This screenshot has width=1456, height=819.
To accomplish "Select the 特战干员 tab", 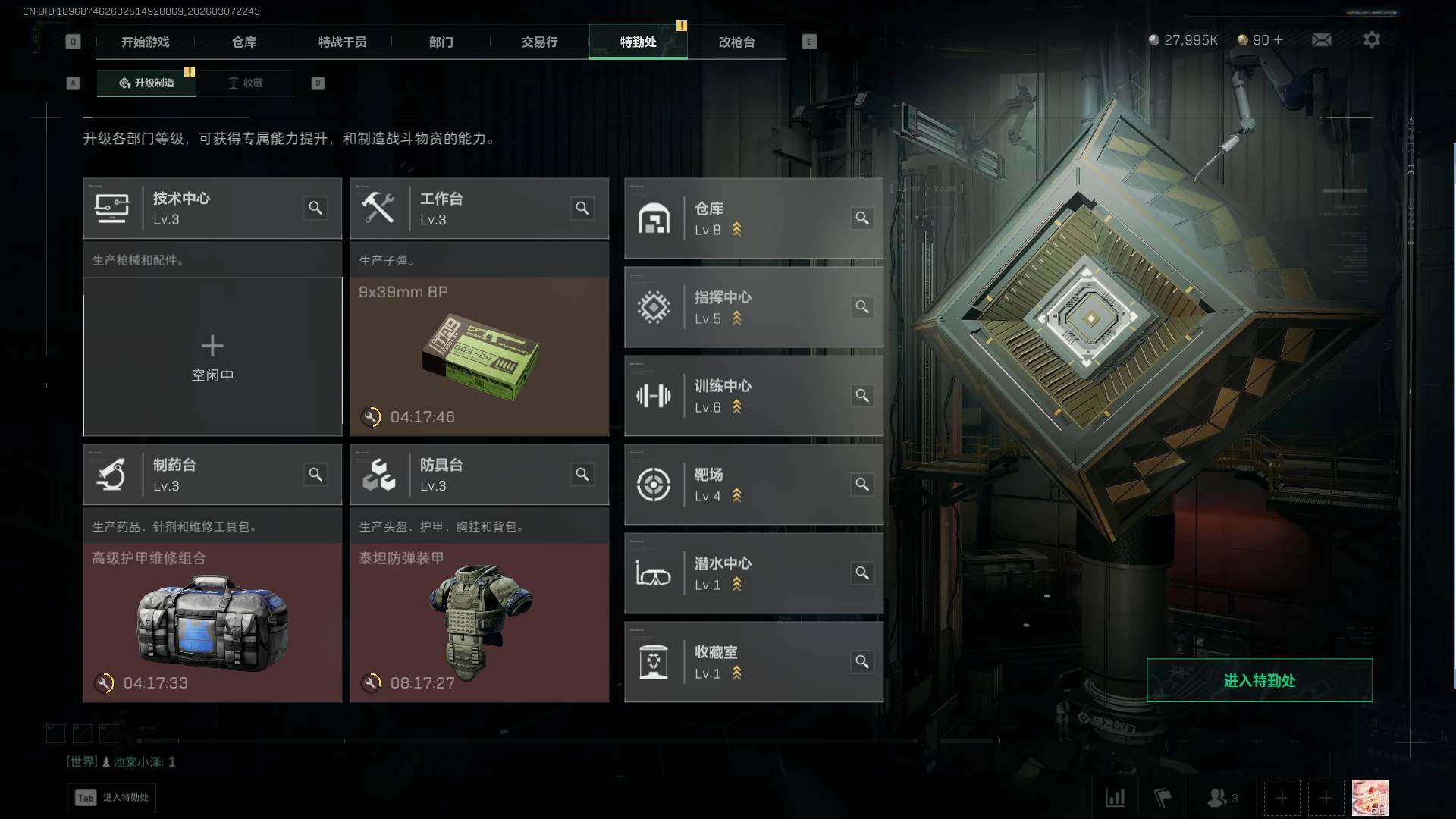I will 342,42.
